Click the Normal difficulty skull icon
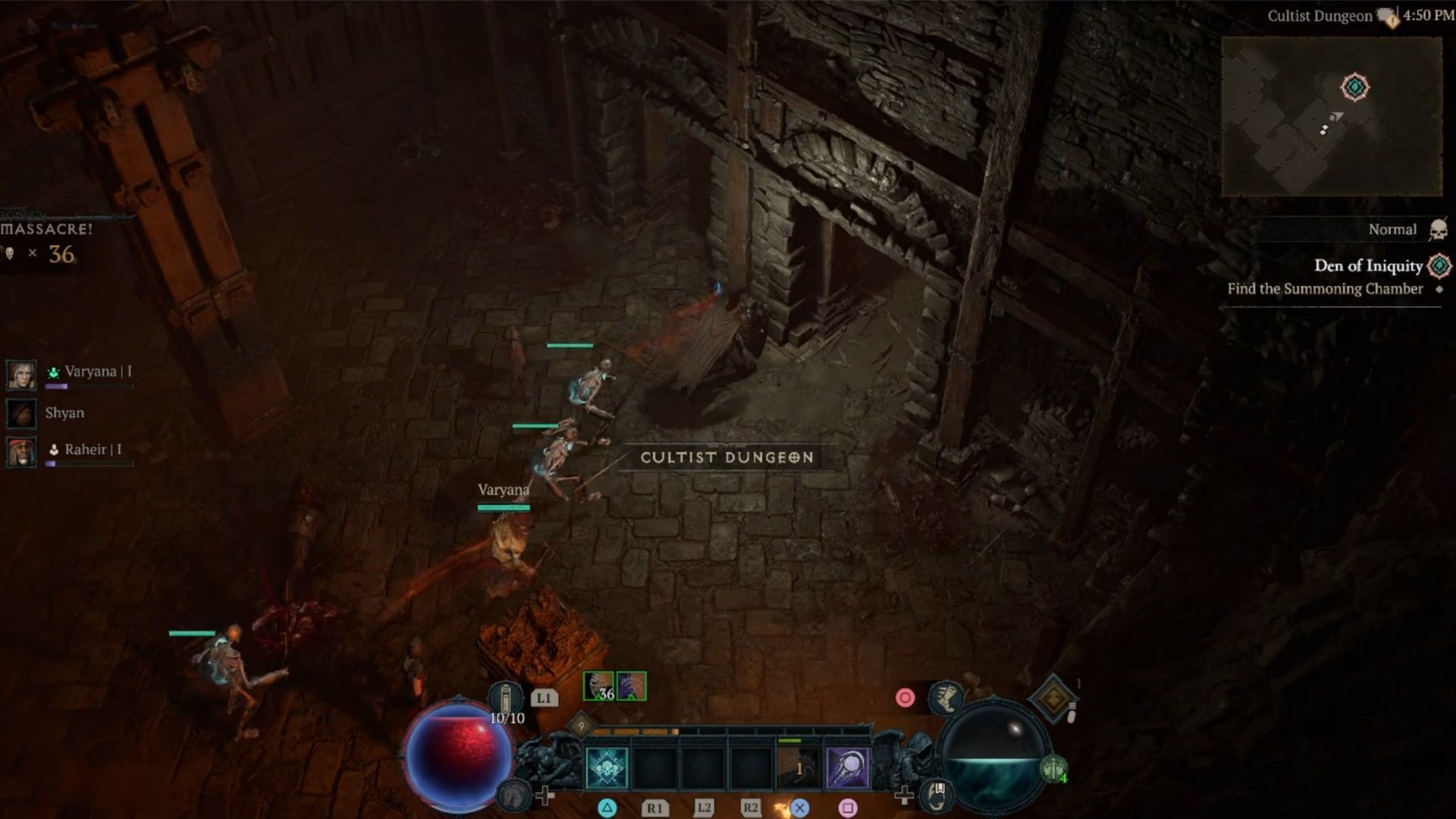This screenshot has height=819, width=1456. click(x=1437, y=229)
